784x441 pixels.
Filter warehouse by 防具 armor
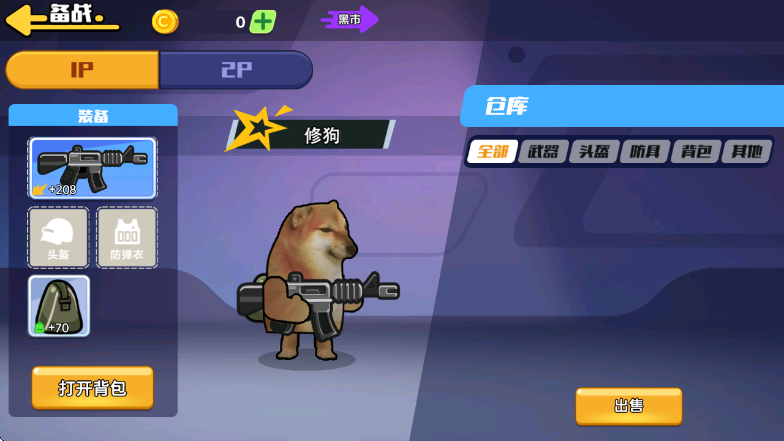pyautogui.click(x=645, y=152)
